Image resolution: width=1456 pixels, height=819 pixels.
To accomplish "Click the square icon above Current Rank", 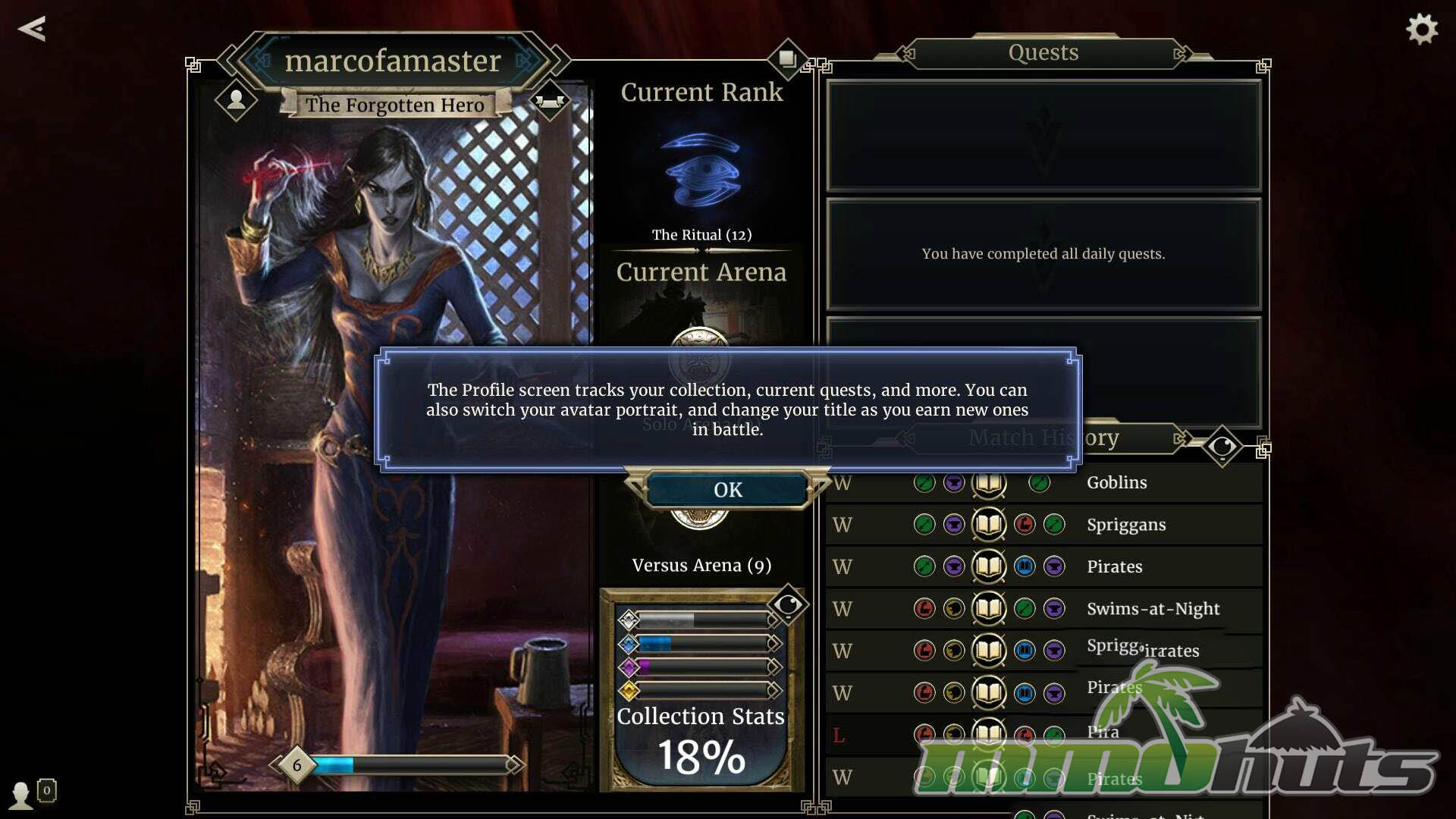I will [x=787, y=58].
